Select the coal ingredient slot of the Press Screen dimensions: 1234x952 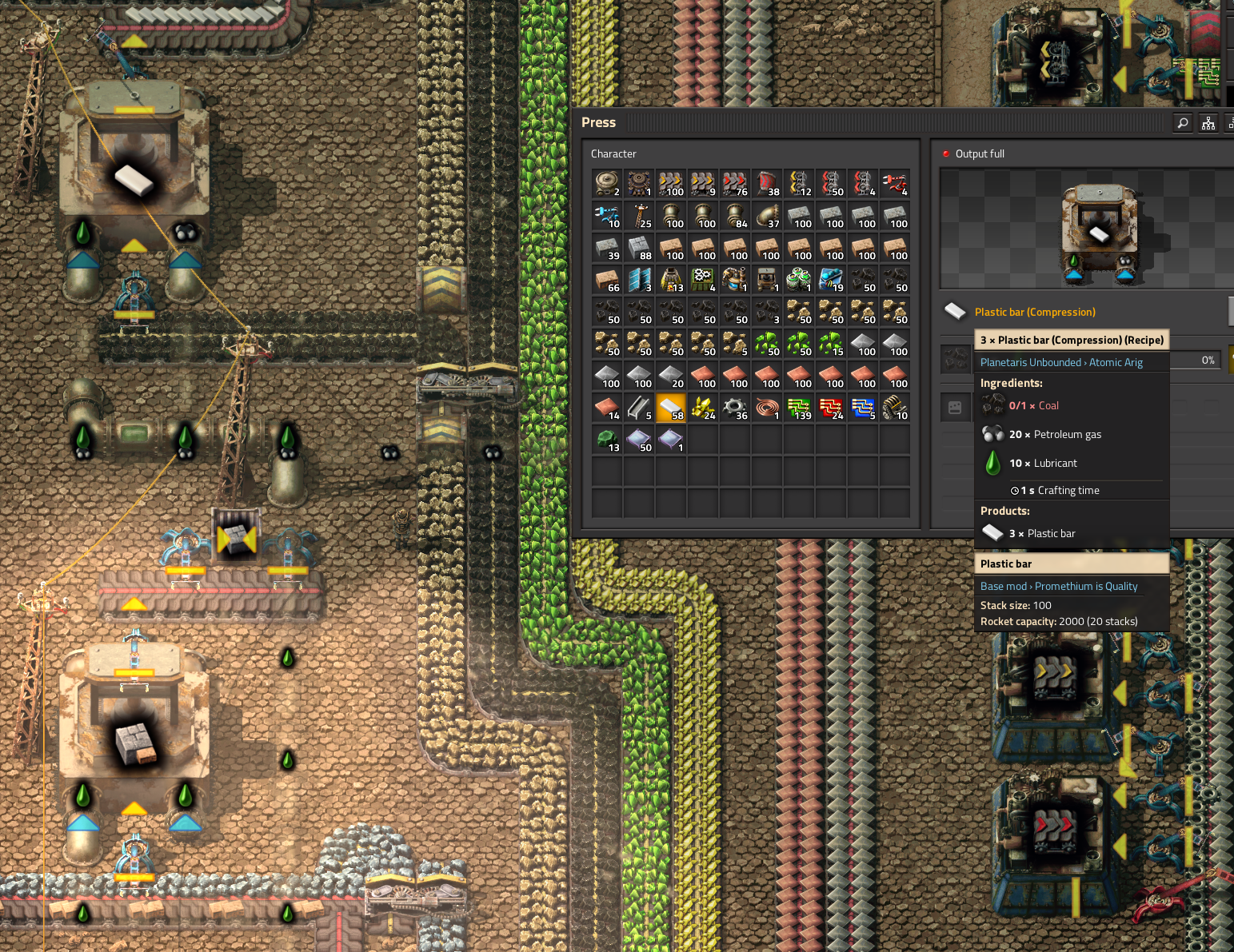(956, 360)
